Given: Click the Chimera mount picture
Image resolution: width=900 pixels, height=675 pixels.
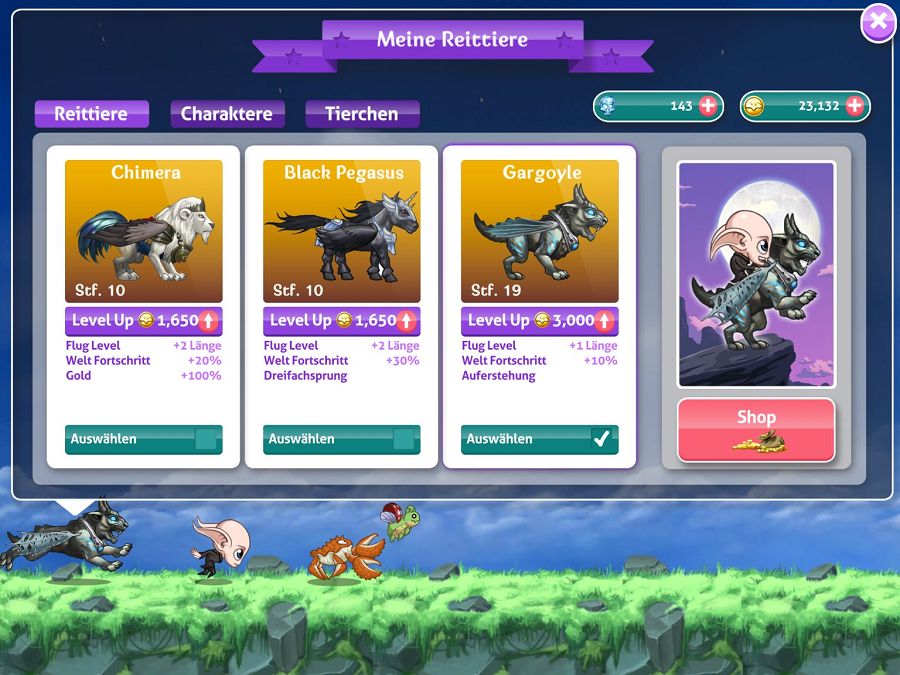Looking at the screenshot, I should coord(143,231).
